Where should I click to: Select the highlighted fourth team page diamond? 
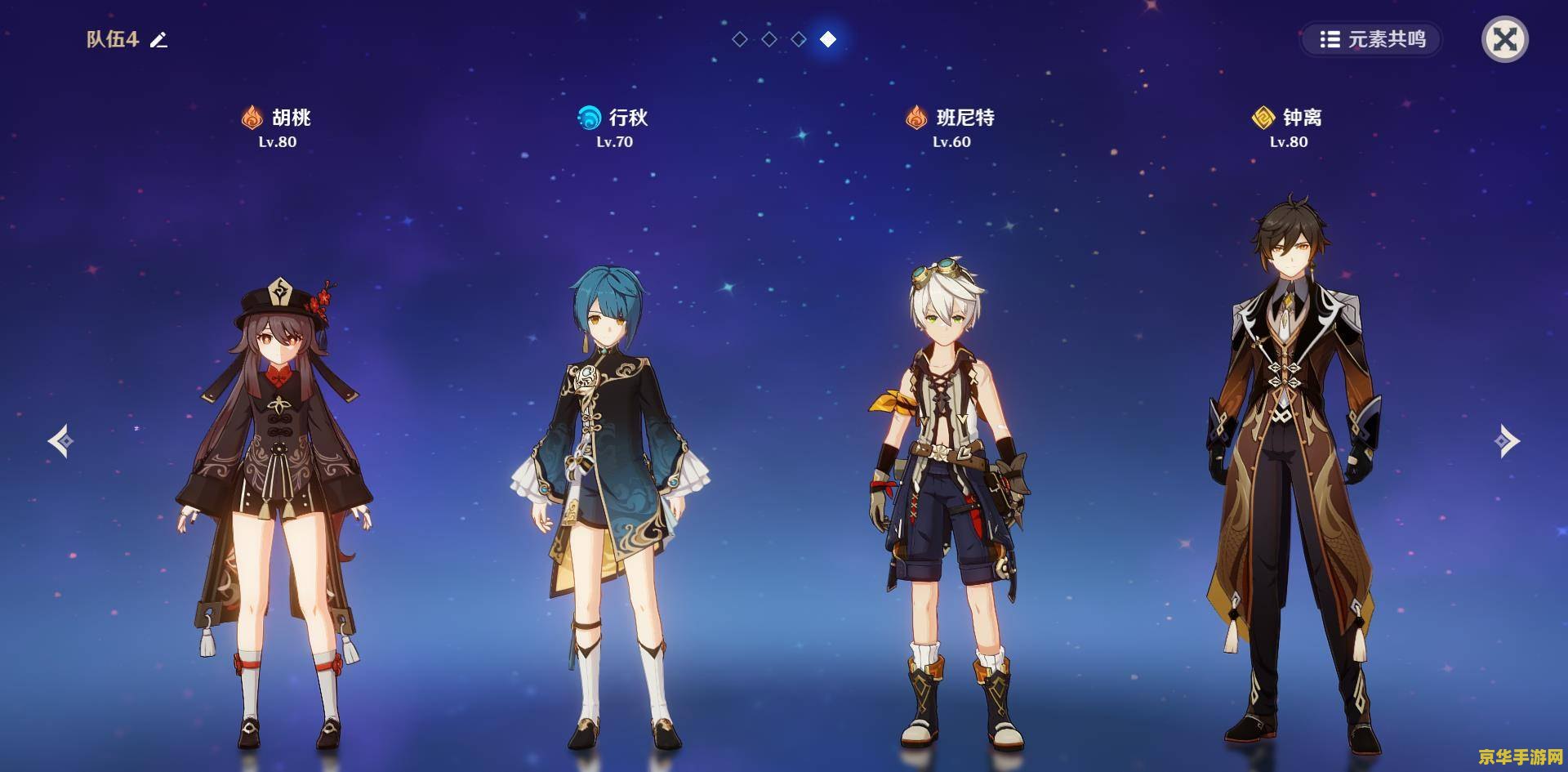coord(828,39)
